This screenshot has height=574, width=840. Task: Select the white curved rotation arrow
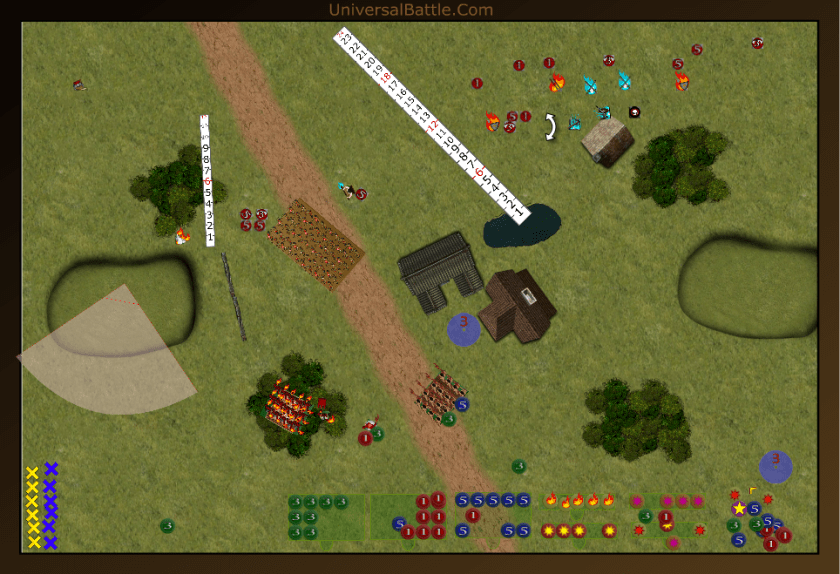tap(549, 126)
